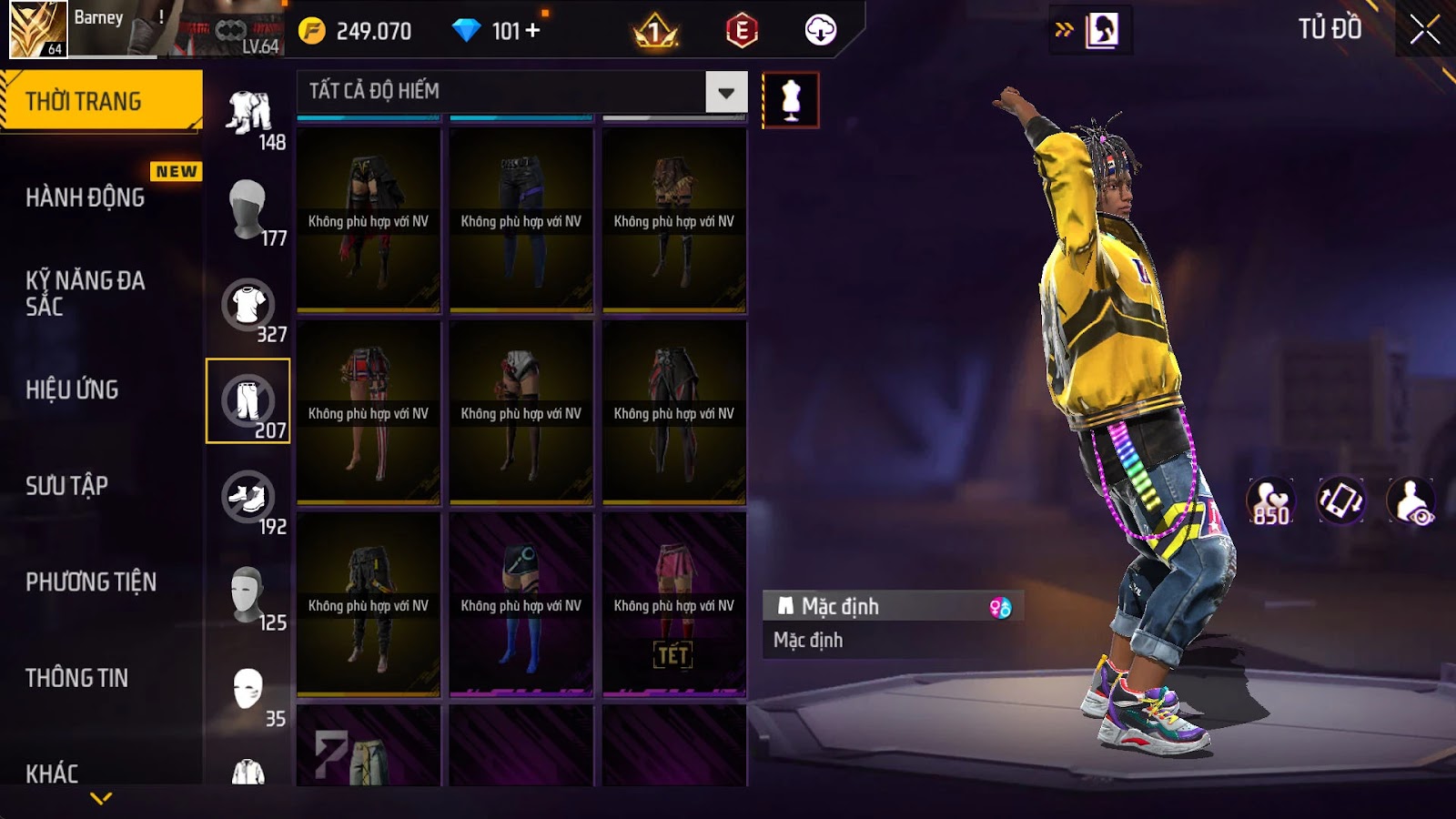Select the t-shirt tops category icon
This screenshot has height=819, width=1456.
(248, 306)
